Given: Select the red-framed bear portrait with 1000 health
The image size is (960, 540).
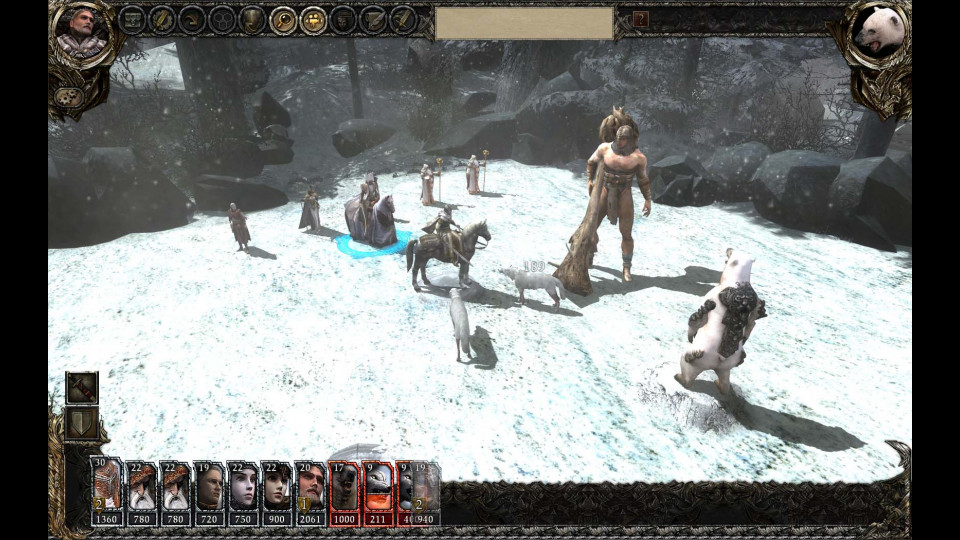Looking at the screenshot, I should coord(345,492).
